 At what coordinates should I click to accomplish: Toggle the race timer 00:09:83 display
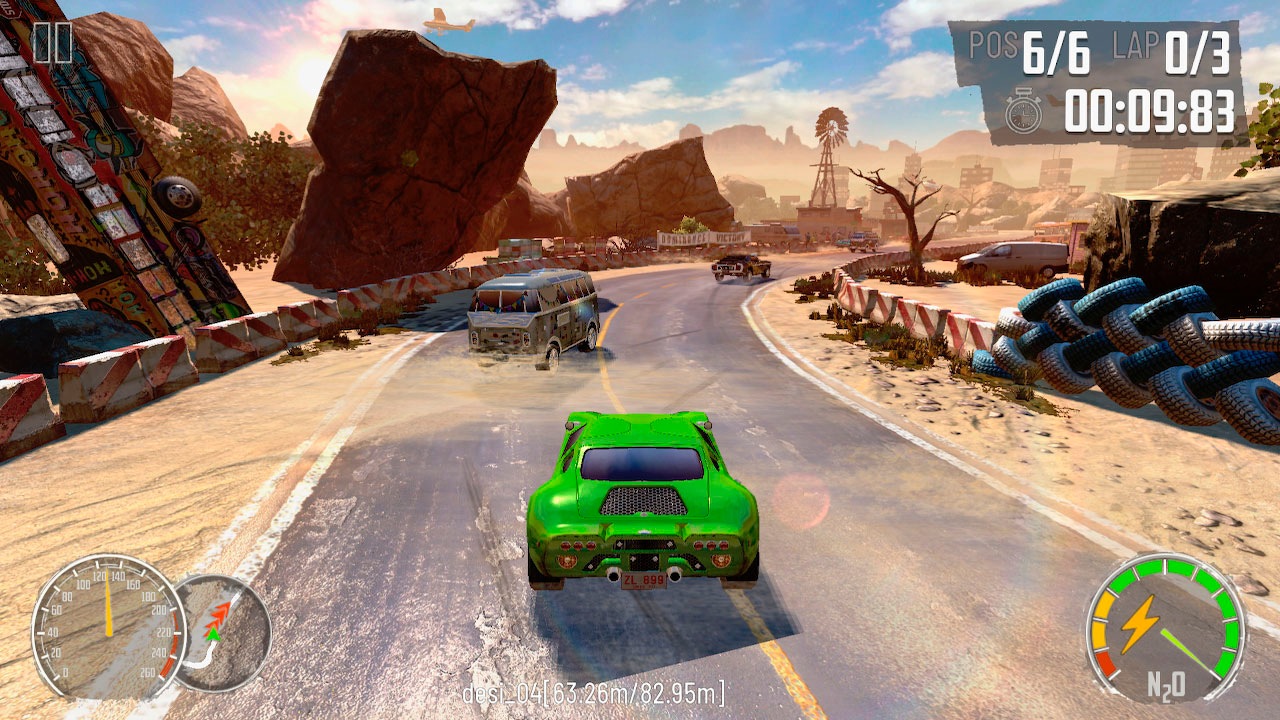coord(1150,112)
